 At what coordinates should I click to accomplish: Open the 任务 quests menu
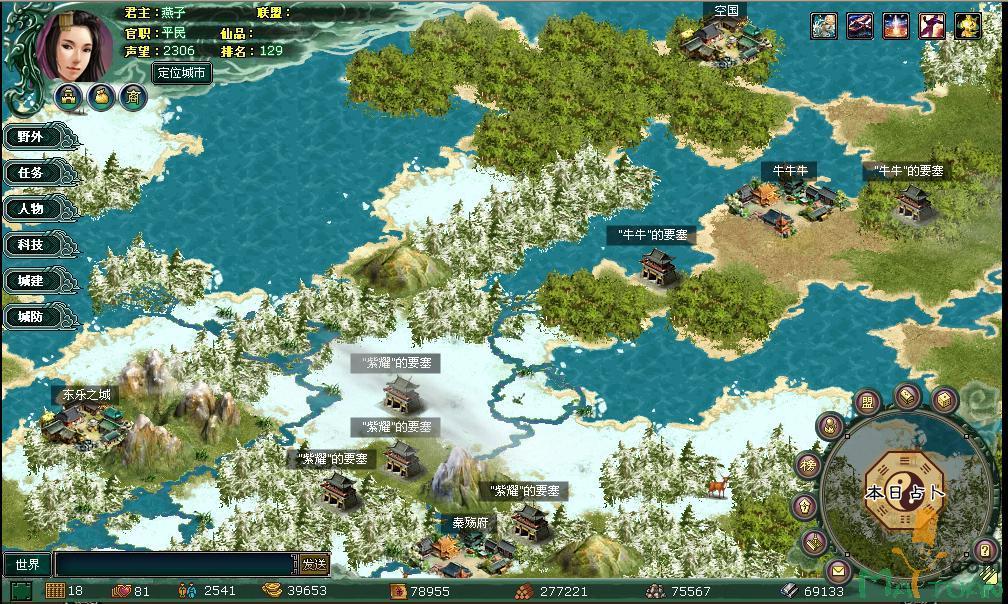coord(31,173)
